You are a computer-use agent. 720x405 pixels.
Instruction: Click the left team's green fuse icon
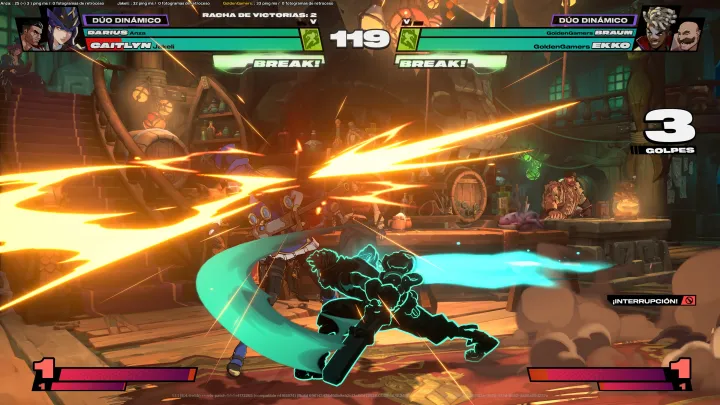[x=310, y=39]
